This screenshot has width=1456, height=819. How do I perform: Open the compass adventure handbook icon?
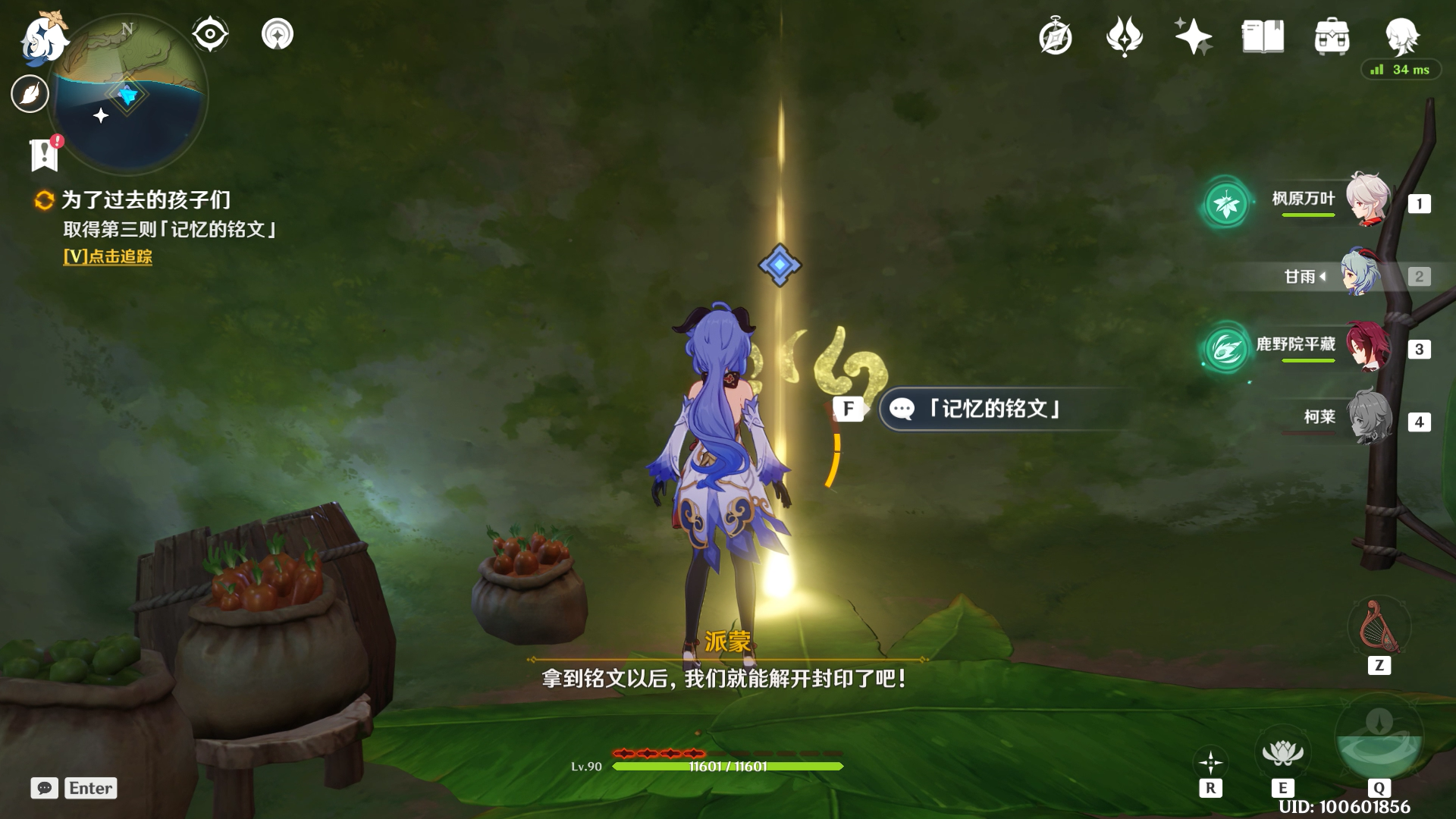point(1056,37)
